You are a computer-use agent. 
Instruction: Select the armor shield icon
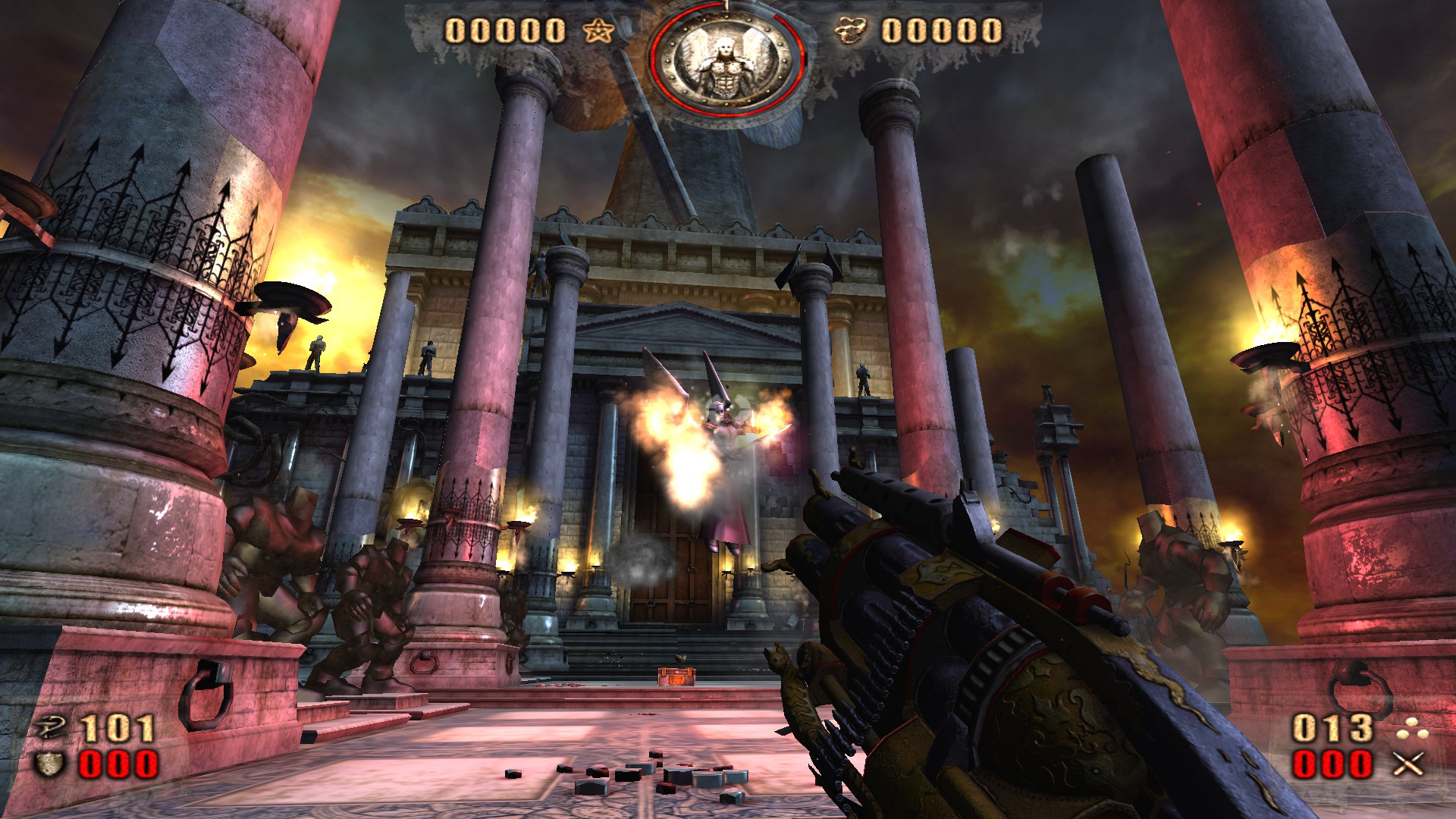(x=49, y=764)
